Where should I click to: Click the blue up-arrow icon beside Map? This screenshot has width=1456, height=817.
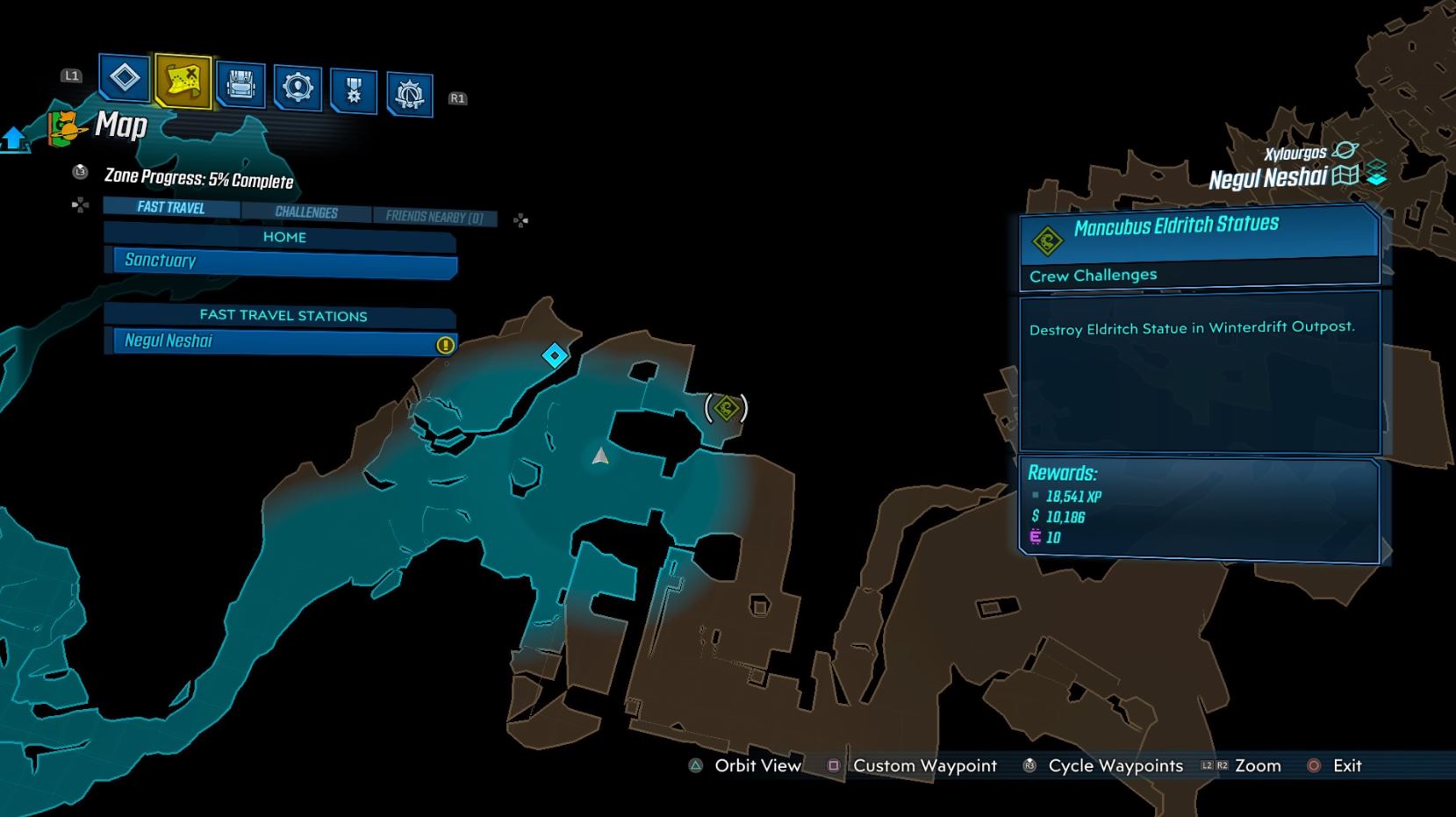pyautogui.click(x=14, y=139)
